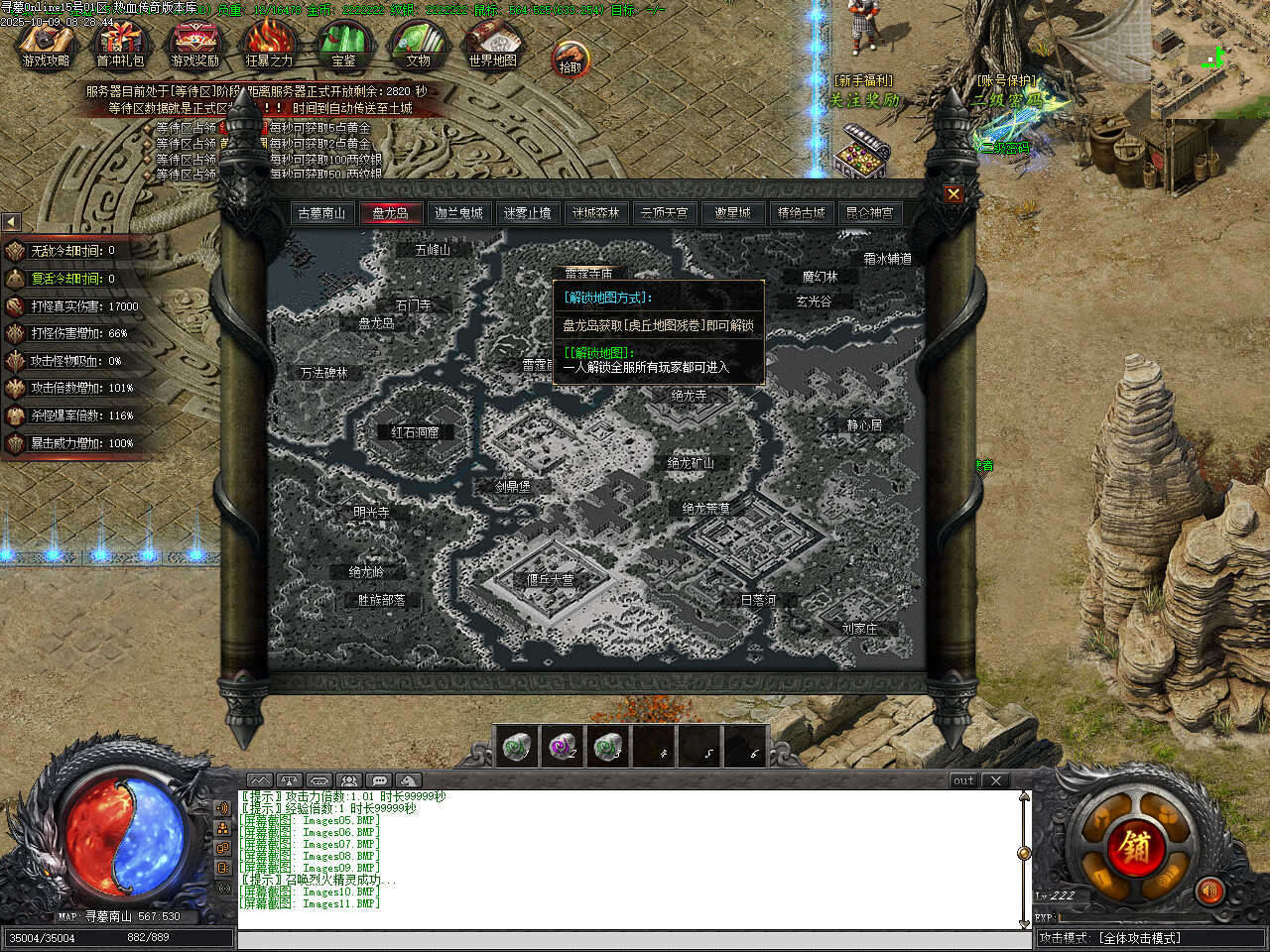Click the out button above chat

(963, 780)
